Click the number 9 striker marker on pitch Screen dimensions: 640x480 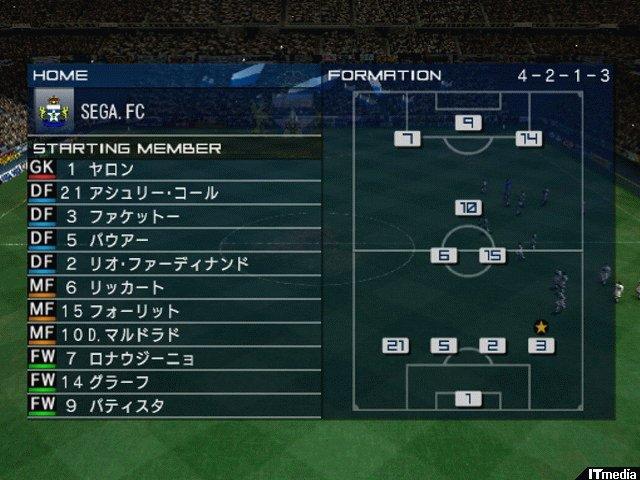click(x=468, y=123)
